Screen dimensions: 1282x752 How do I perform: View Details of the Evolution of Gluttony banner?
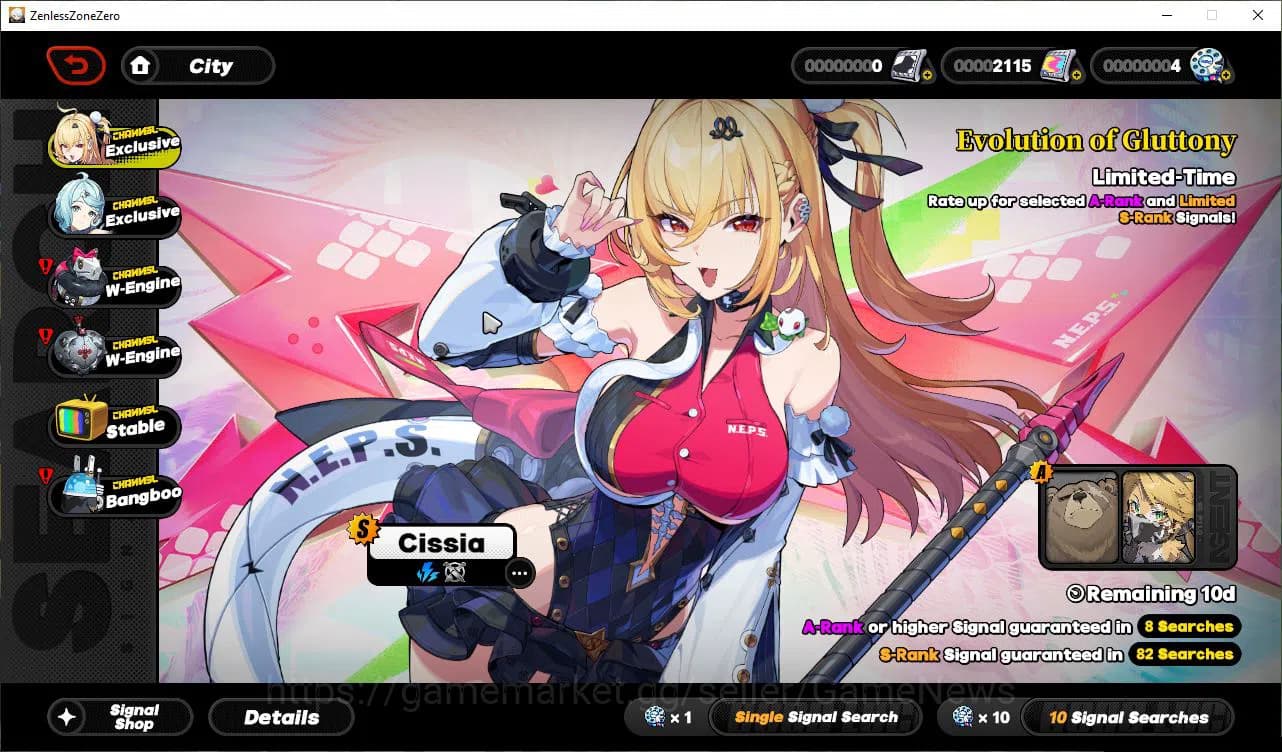point(281,717)
